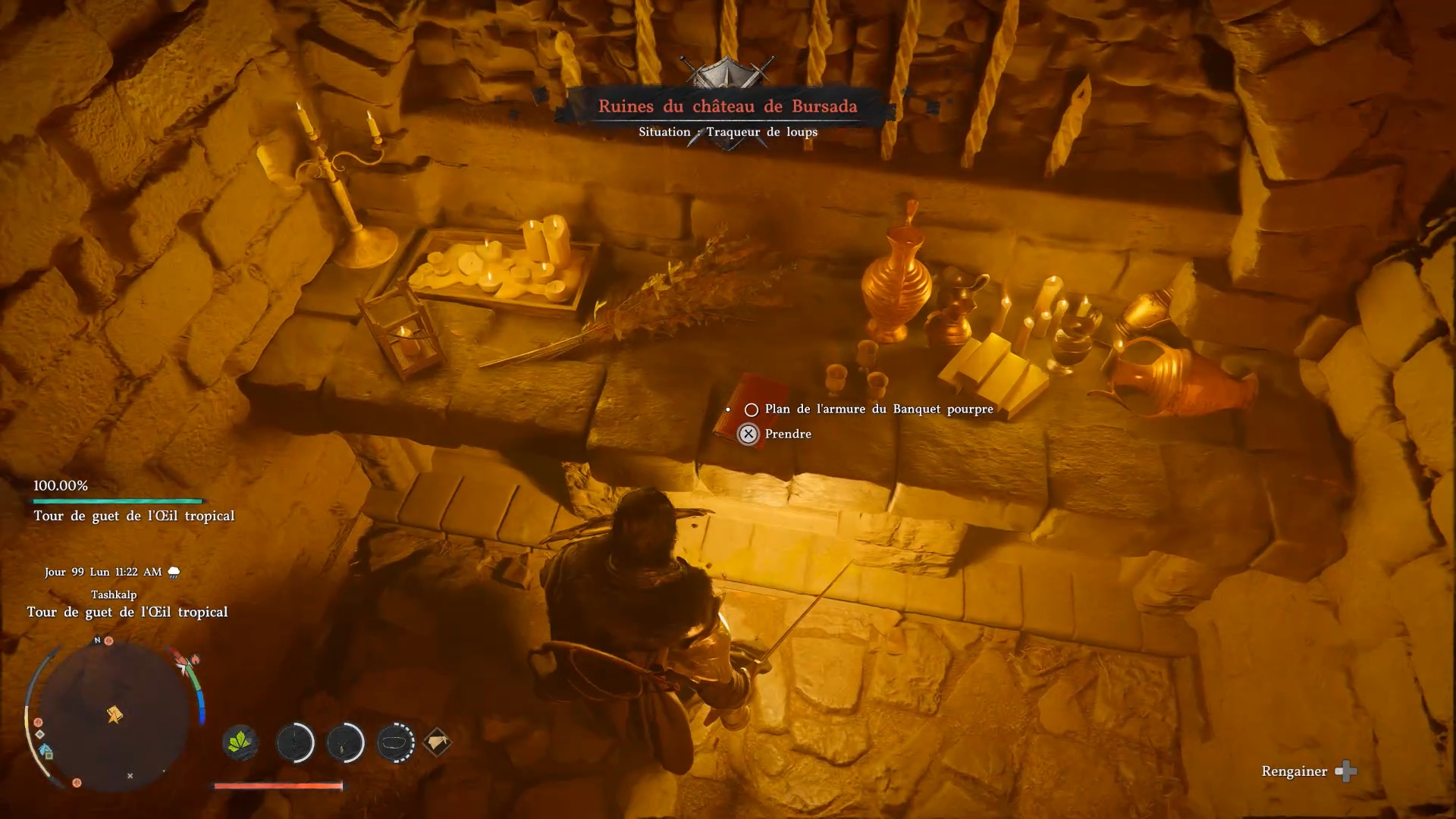Image resolution: width=1456 pixels, height=819 pixels.
Task: Click the flame icon beside the minimap
Action: coord(195,660)
